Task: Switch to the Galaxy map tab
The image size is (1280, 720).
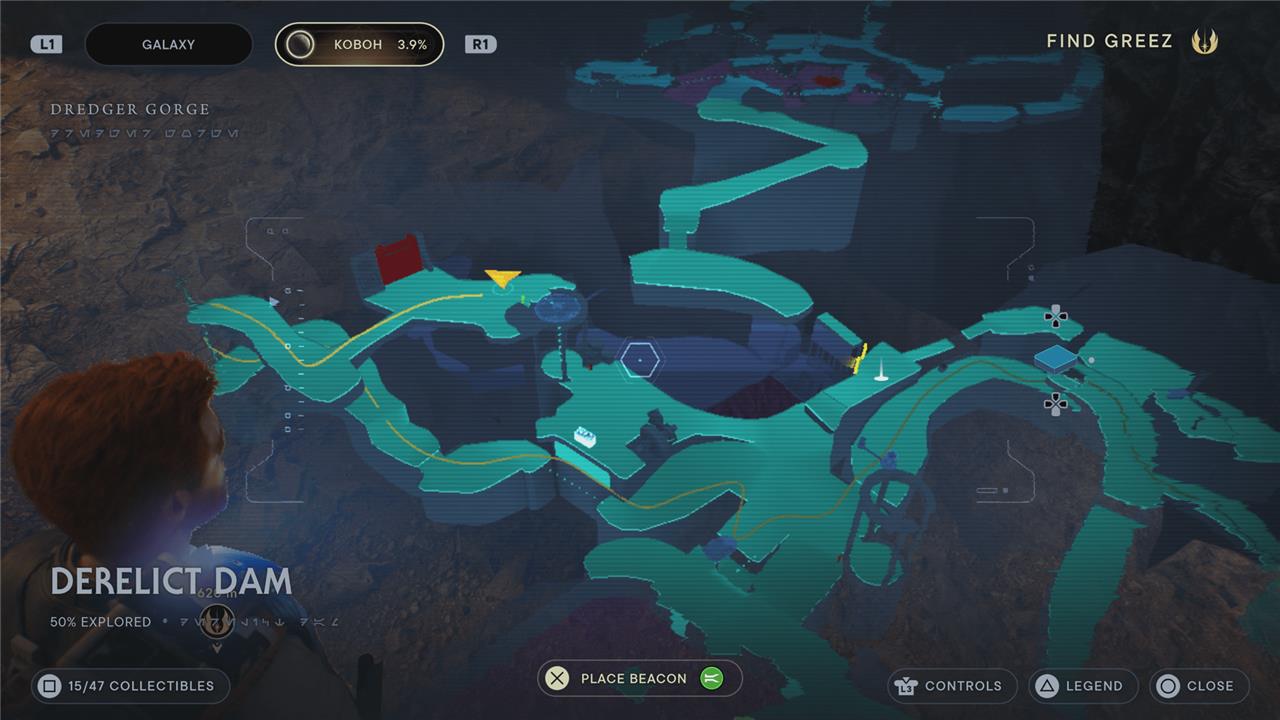Action: coord(169,45)
